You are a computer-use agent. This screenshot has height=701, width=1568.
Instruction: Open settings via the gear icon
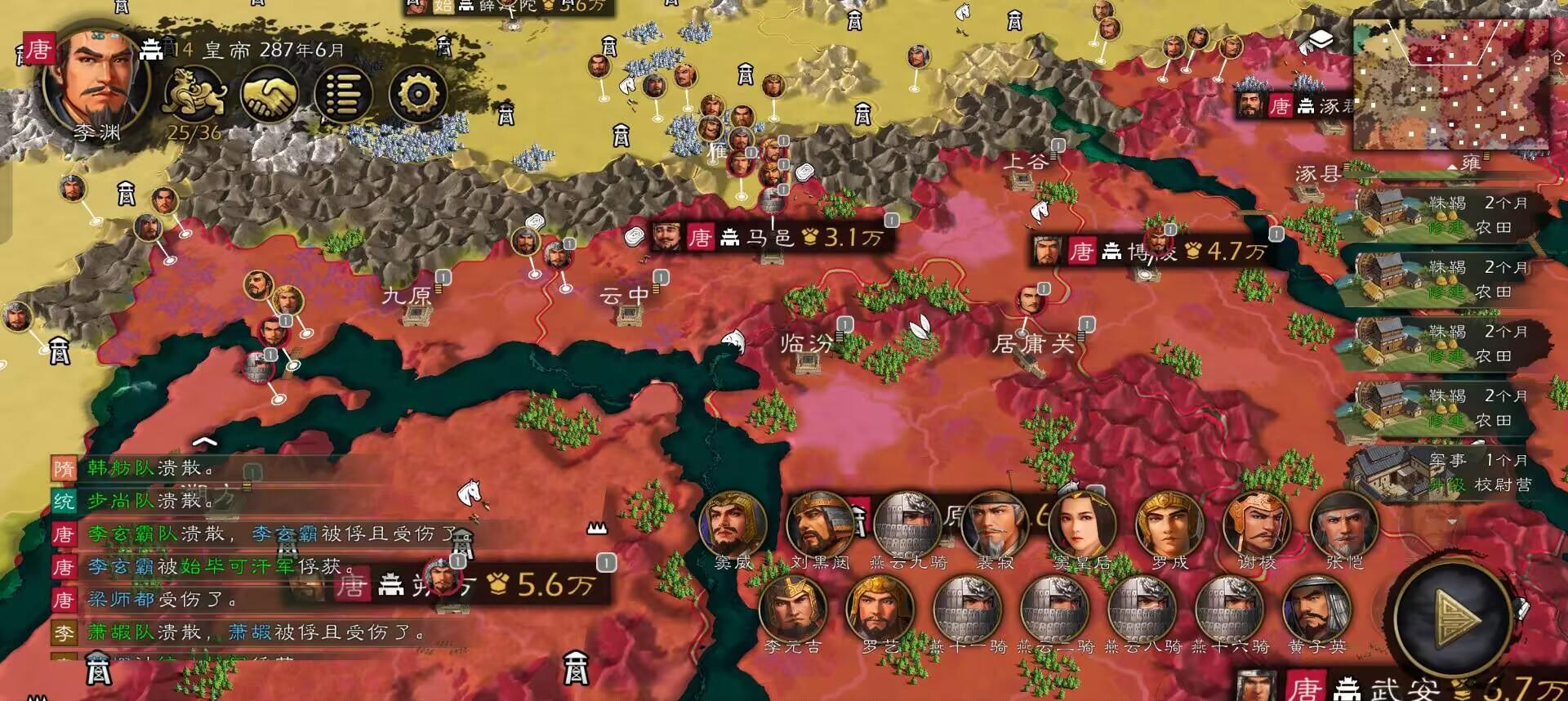tap(421, 92)
